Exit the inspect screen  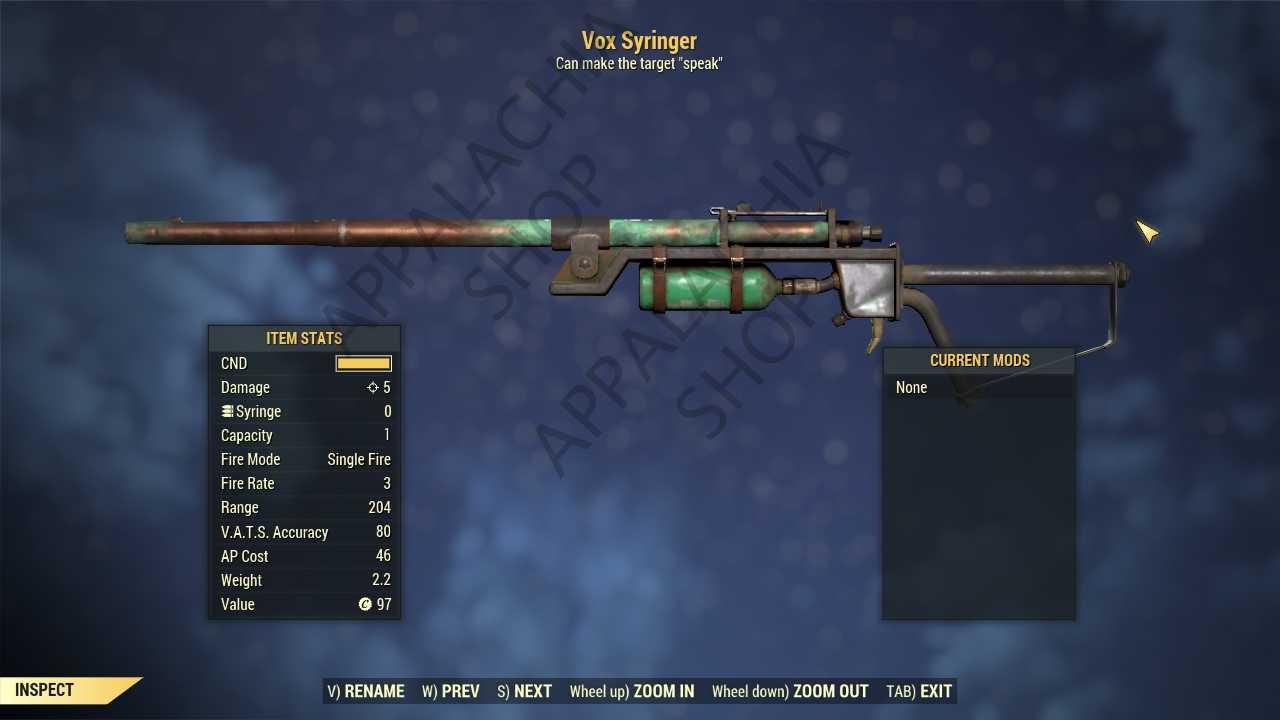(x=919, y=691)
